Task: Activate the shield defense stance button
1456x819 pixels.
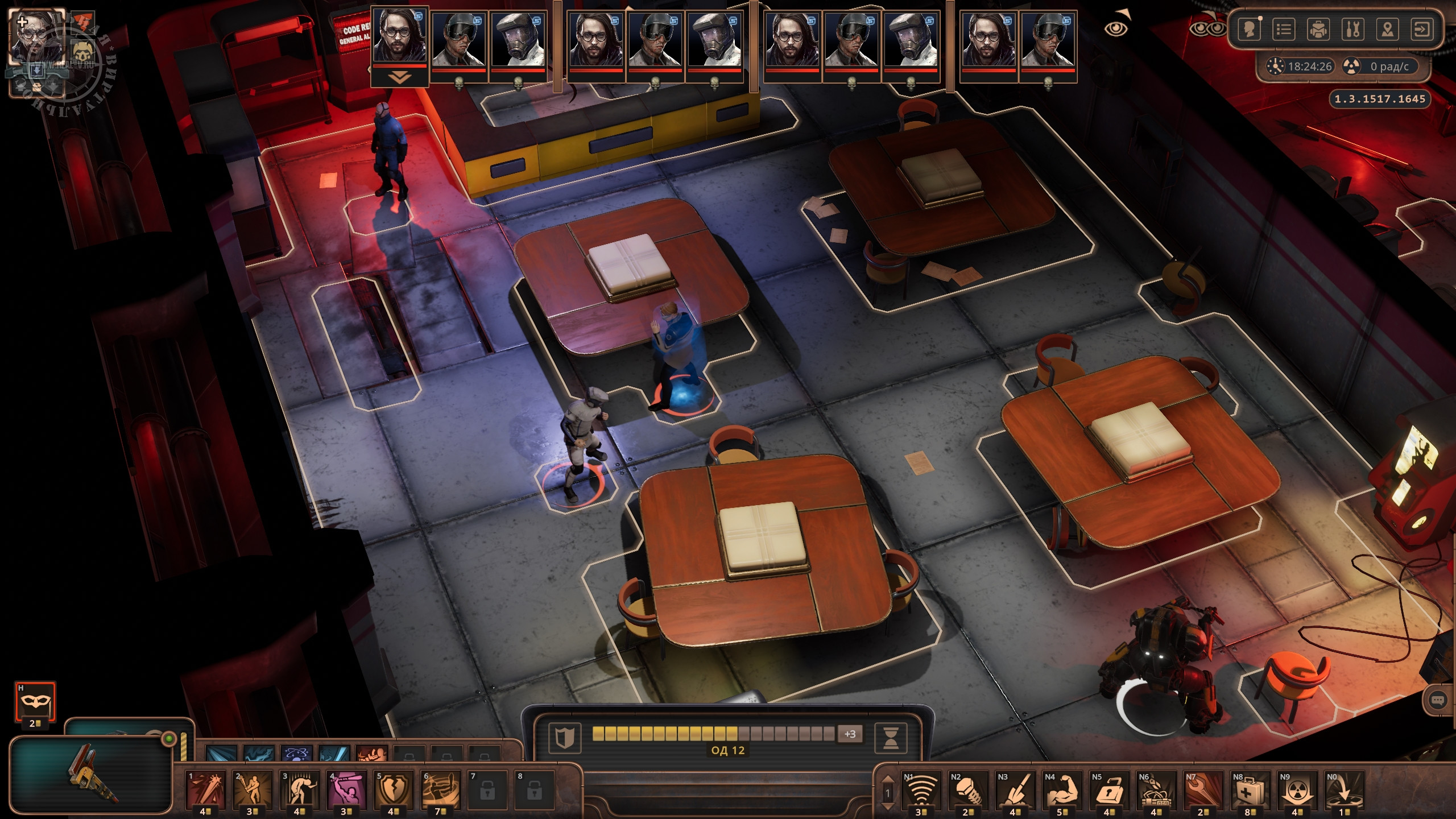Action: tap(564, 738)
